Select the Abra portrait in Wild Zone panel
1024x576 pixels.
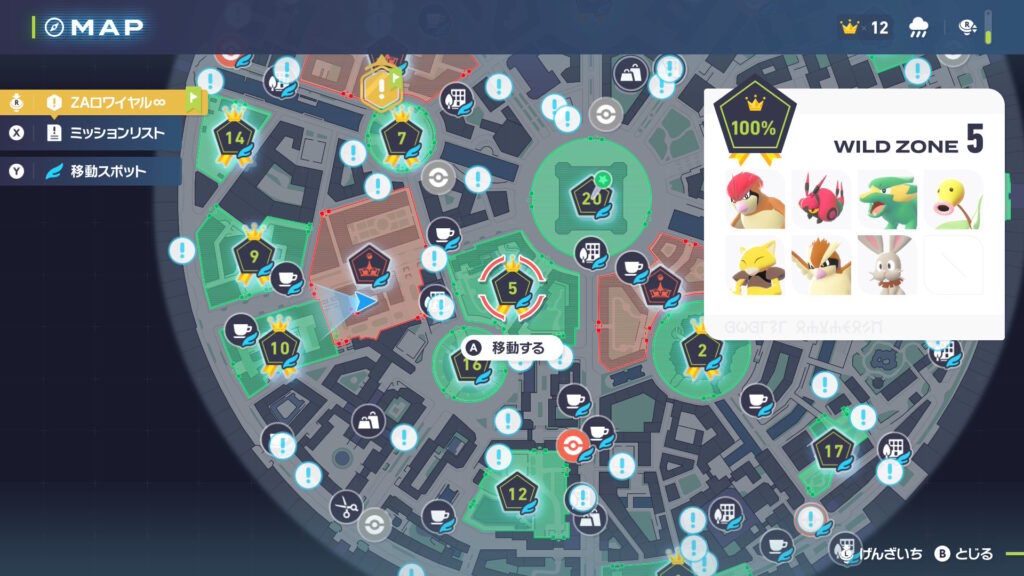pos(756,264)
